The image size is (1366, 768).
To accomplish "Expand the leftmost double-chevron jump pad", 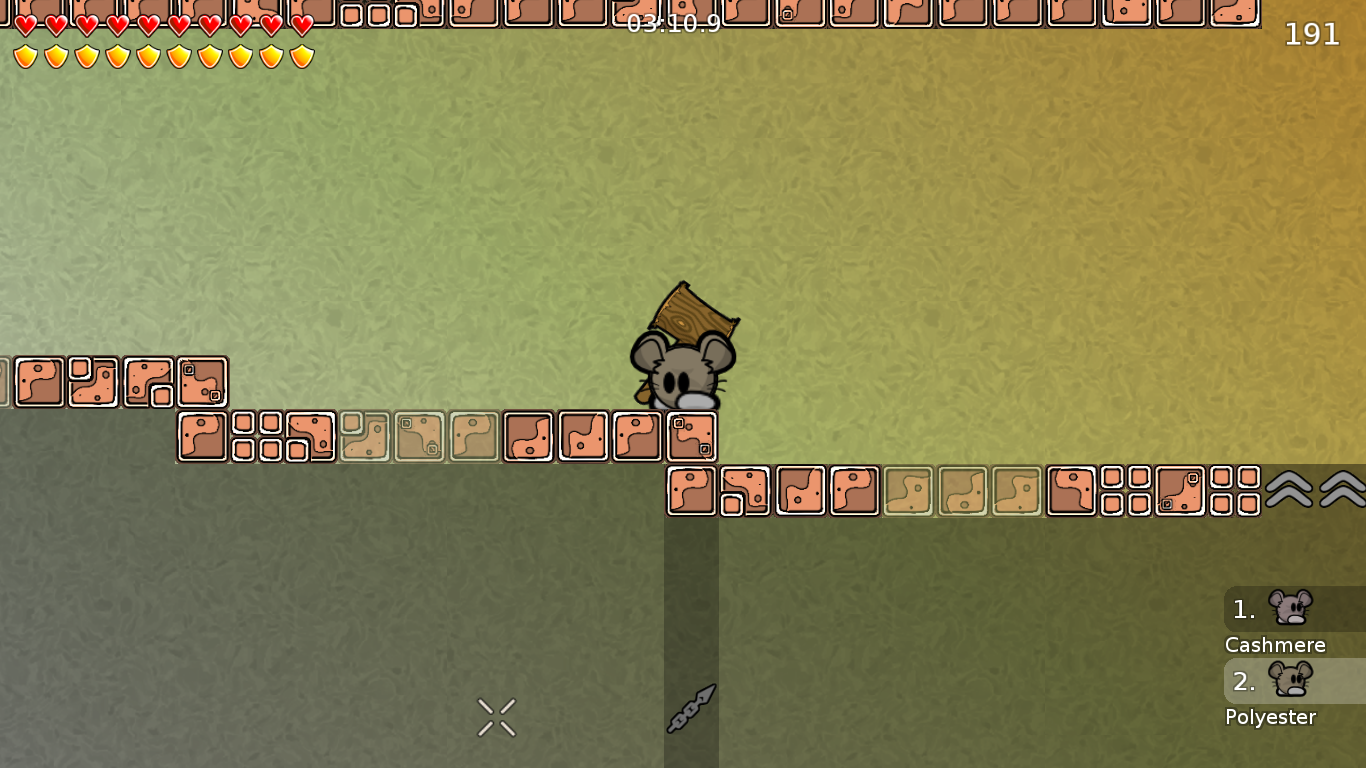I will point(1289,490).
